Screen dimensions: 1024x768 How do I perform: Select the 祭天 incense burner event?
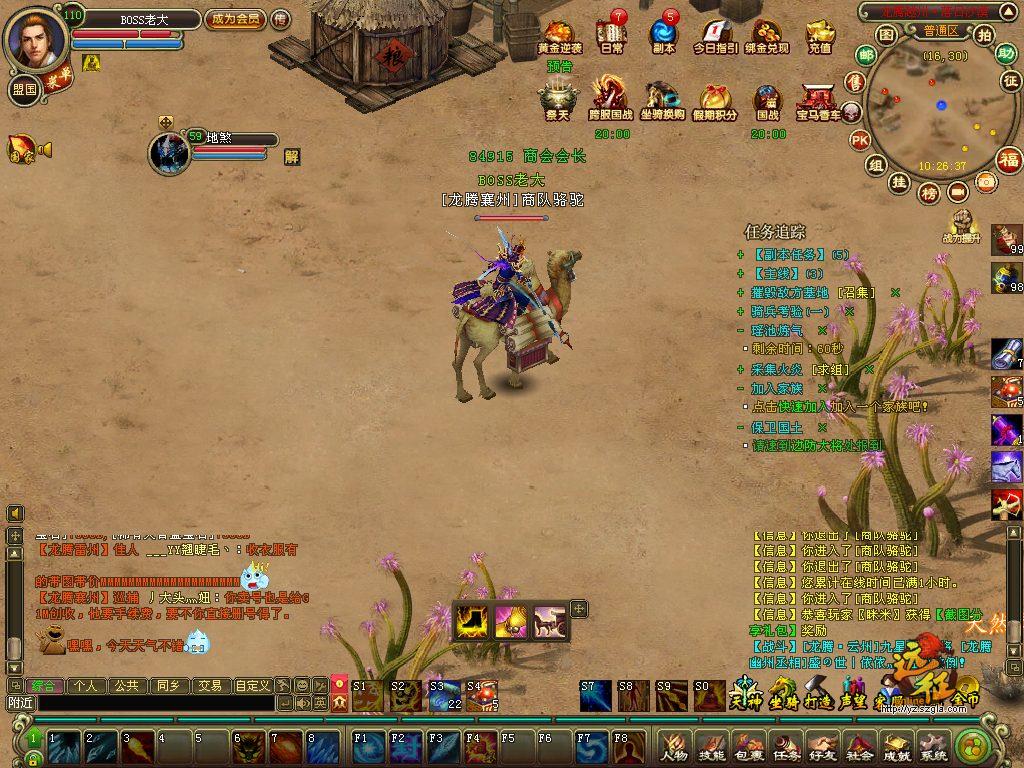click(x=557, y=98)
